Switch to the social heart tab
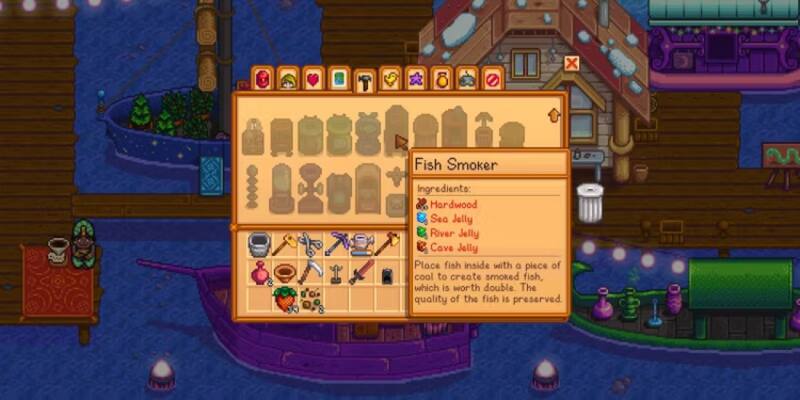This screenshot has width=800, height=400. click(x=313, y=78)
